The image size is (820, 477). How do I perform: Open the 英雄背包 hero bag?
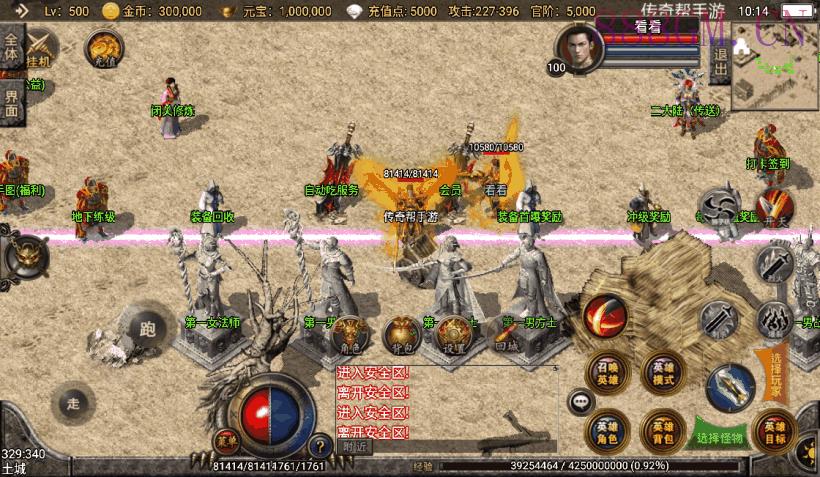pos(663,430)
